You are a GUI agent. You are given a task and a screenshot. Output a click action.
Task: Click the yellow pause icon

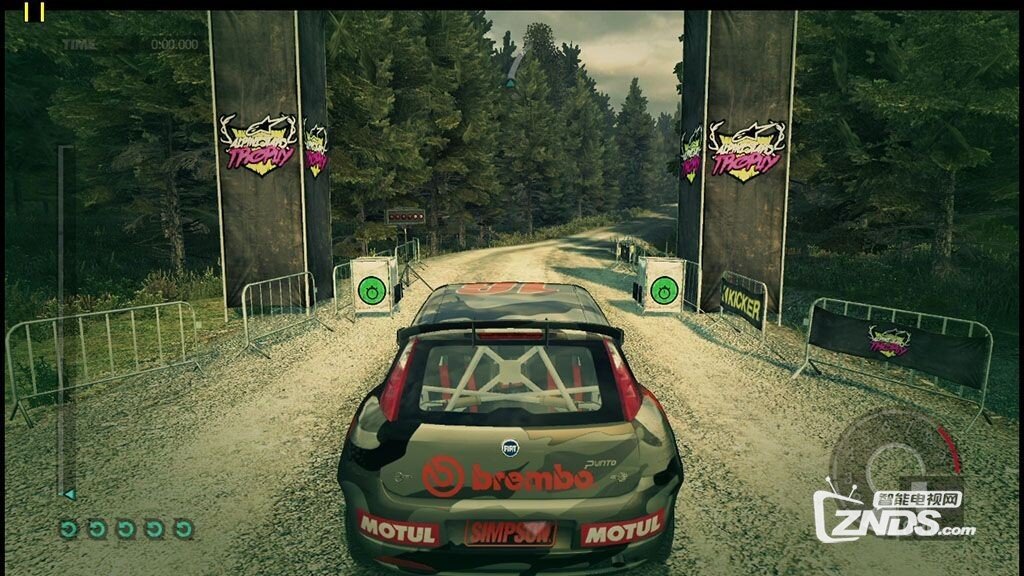click(34, 11)
